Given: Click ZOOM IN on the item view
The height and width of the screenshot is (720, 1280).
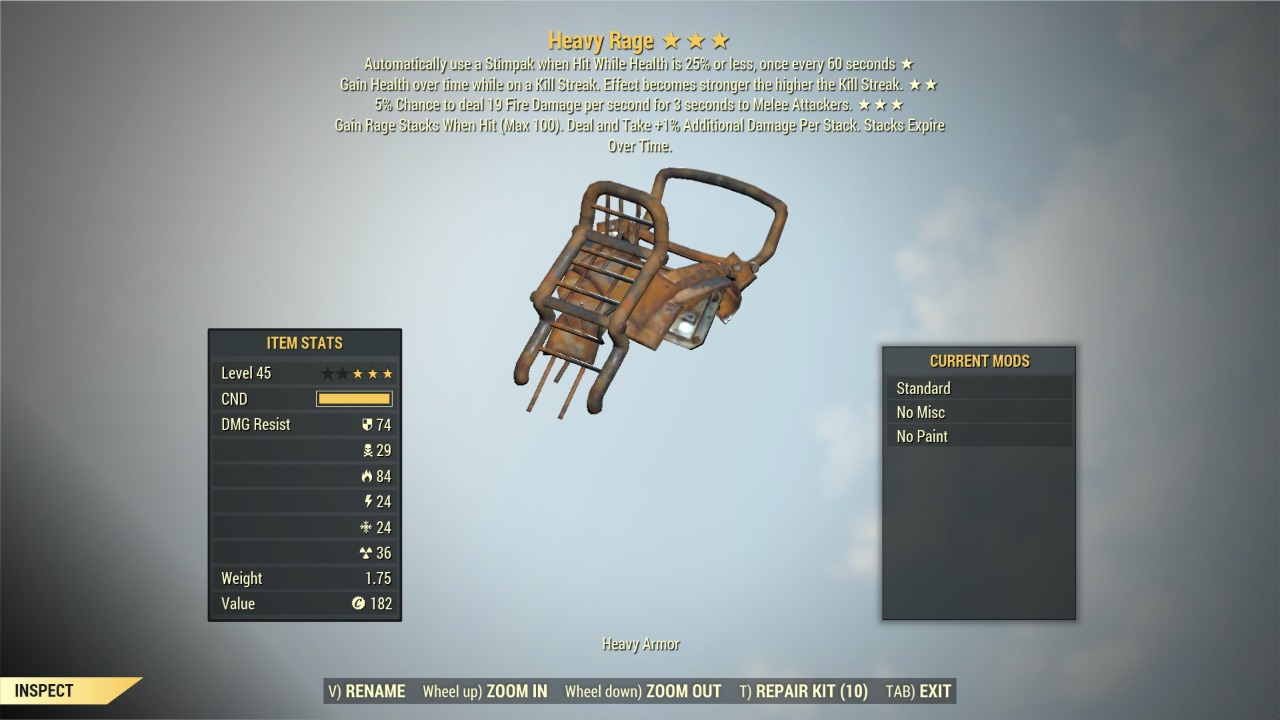Looking at the screenshot, I should tap(485, 691).
